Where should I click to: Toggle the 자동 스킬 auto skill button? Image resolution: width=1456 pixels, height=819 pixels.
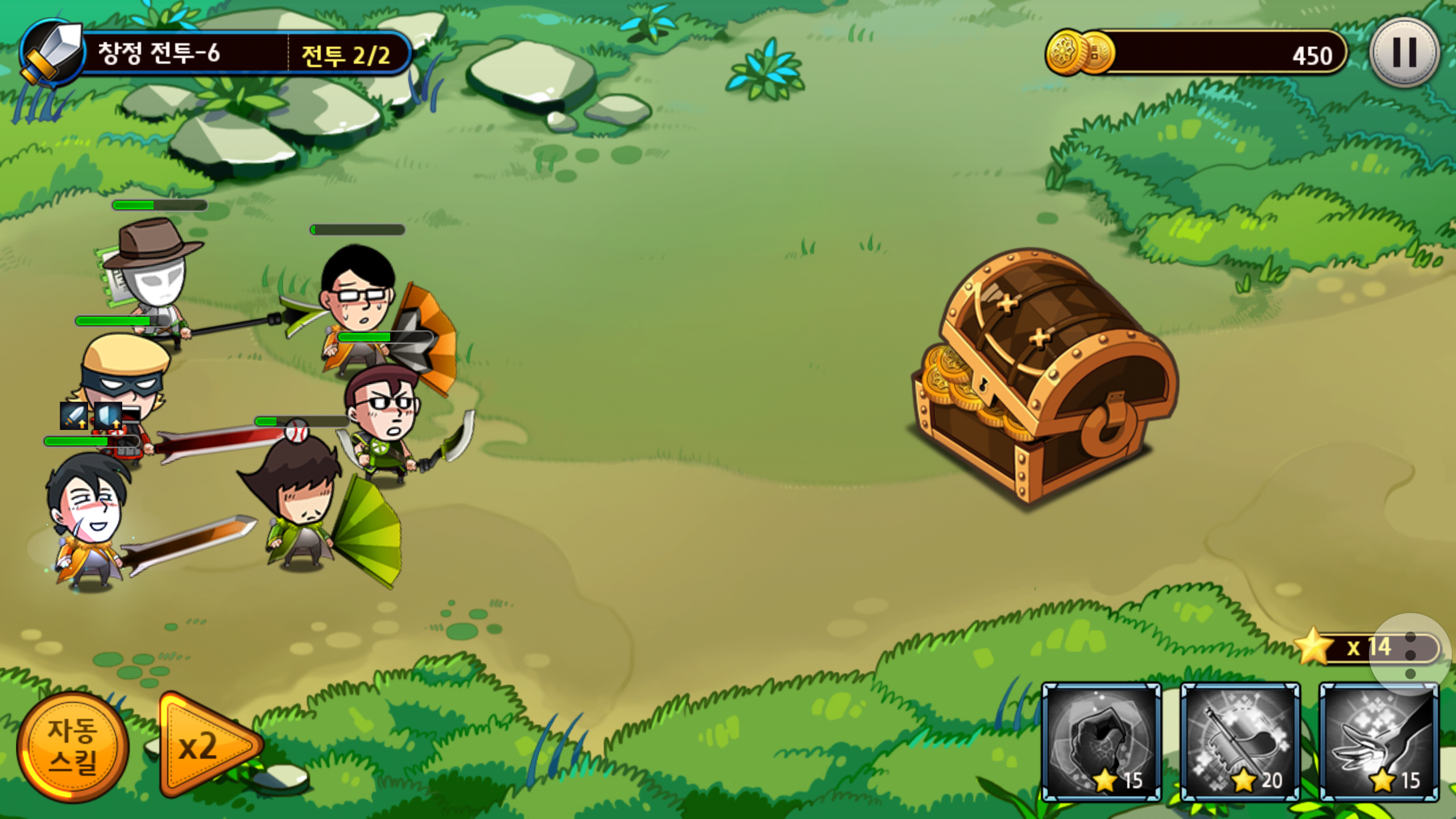click(73, 746)
